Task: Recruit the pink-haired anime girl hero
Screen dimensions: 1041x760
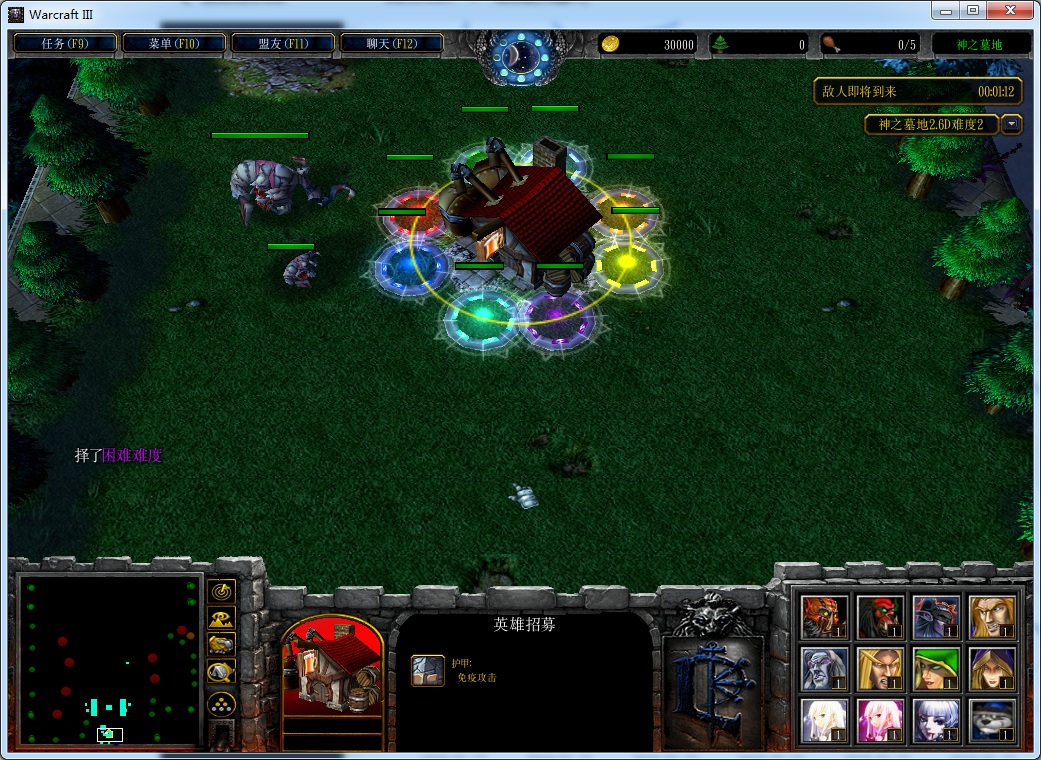Action: click(880, 721)
